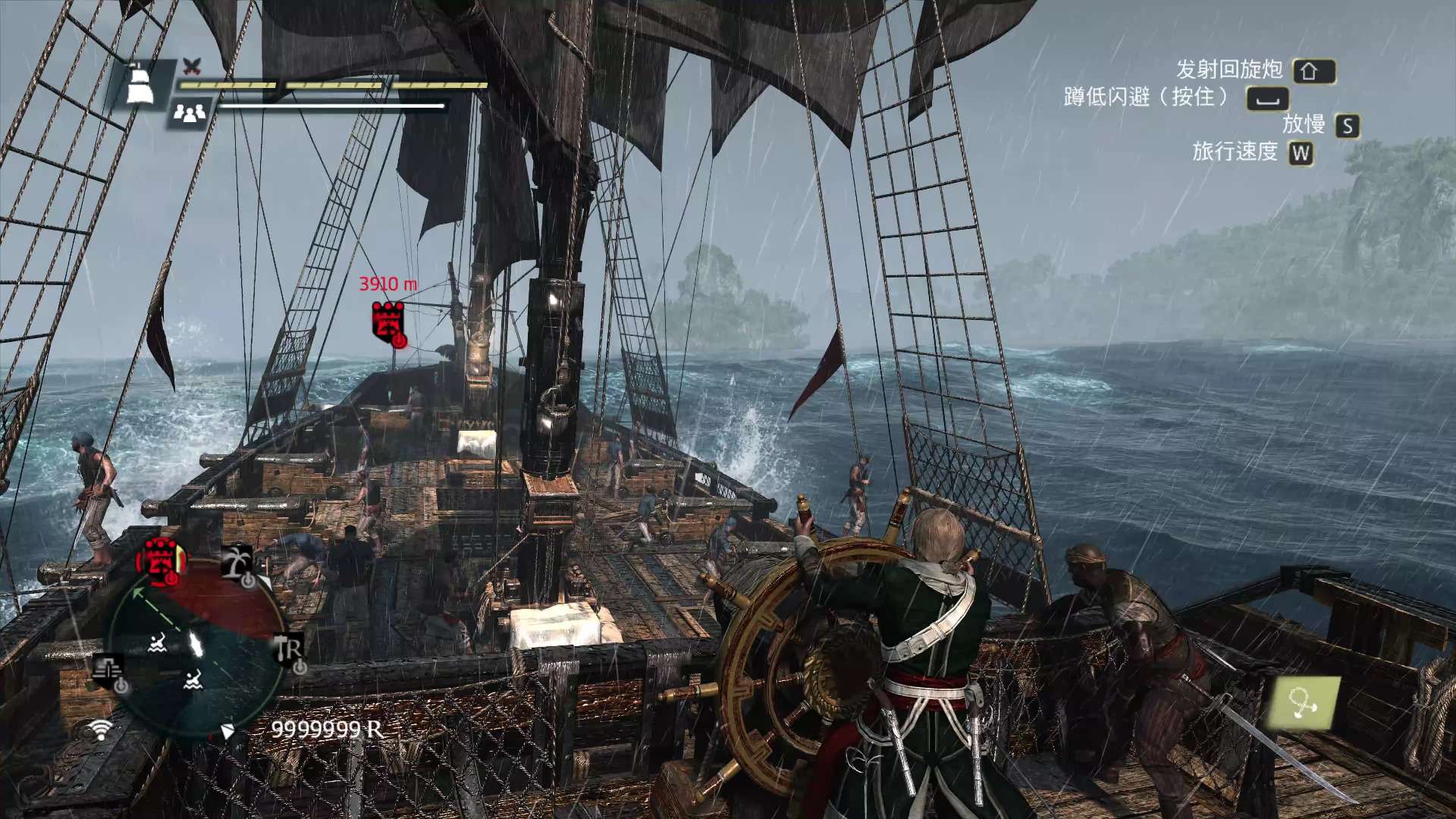Click the crossed swords combat icon
The image size is (1456, 819).
click(x=193, y=66)
